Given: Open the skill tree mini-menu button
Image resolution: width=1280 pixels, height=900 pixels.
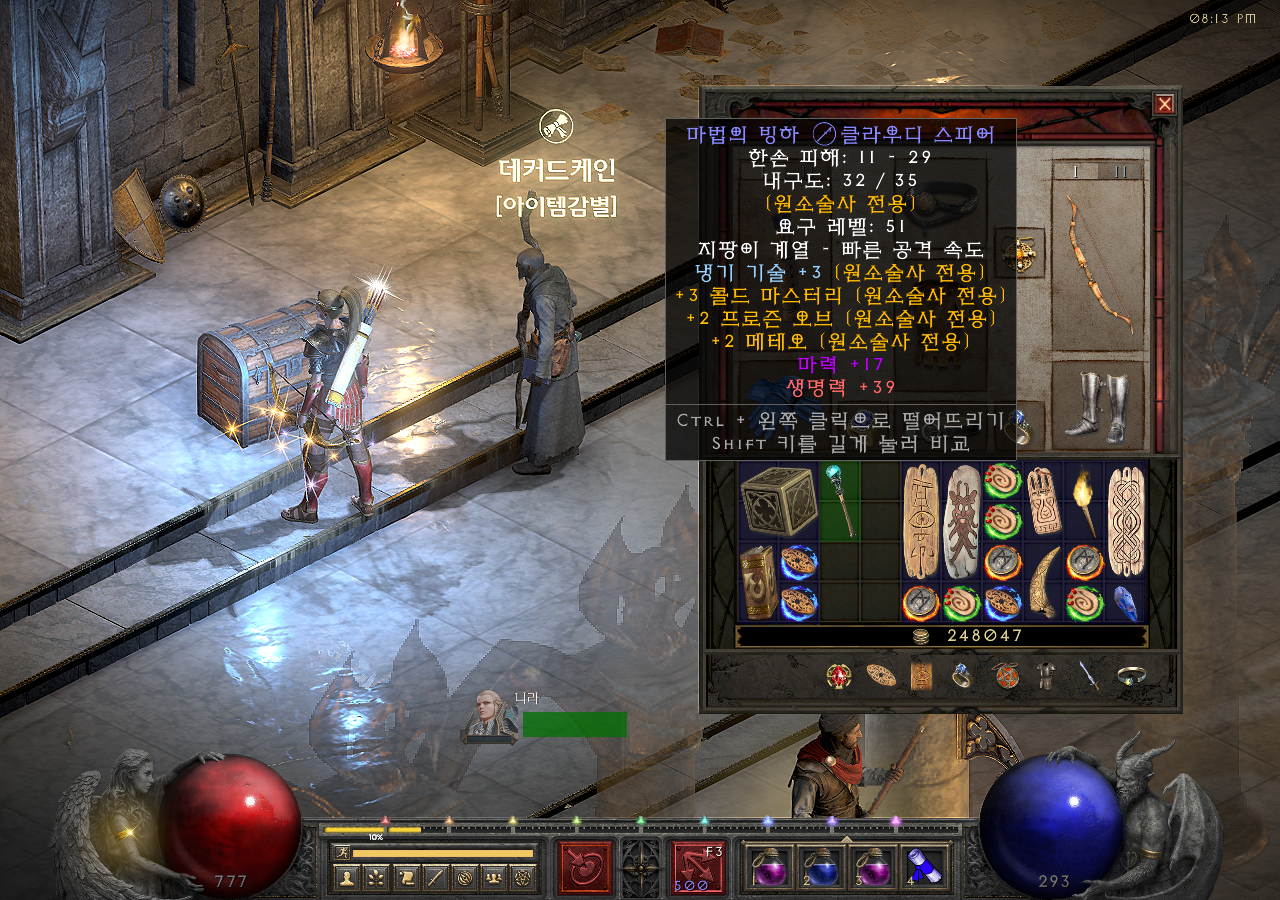Looking at the screenshot, I should tap(377, 878).
